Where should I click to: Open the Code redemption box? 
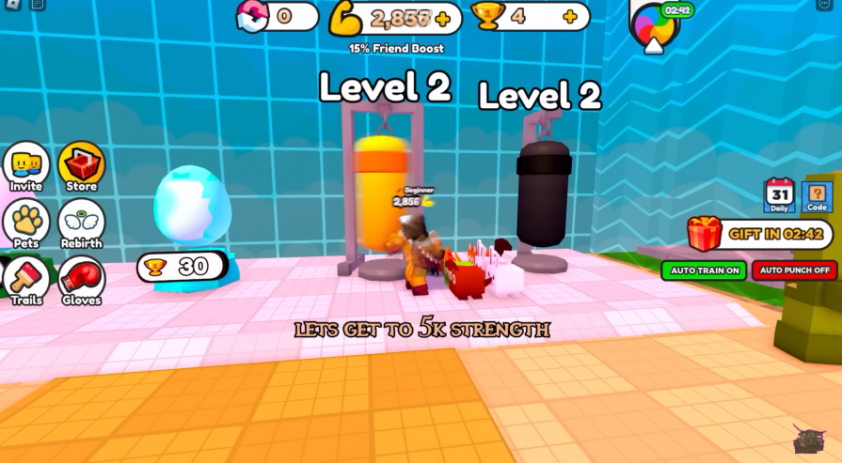pyautogui.click(x=817, y=195)
